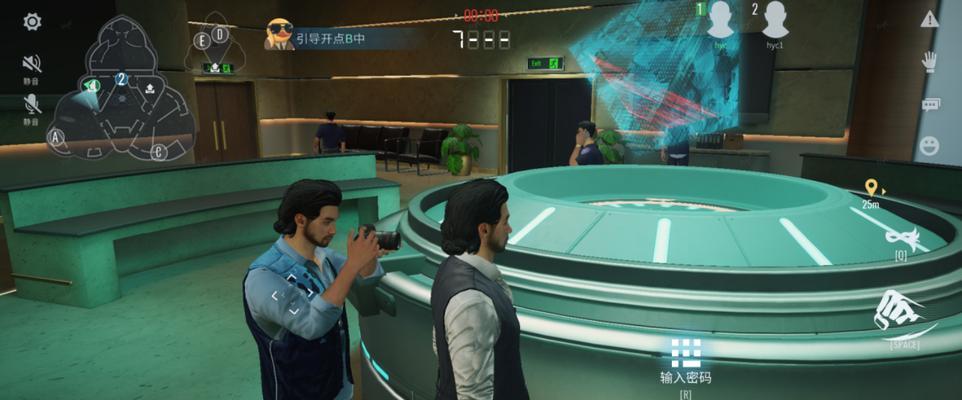Open the warning triangle report icon
Screen dimensions: 962x400
pos(929,19)
